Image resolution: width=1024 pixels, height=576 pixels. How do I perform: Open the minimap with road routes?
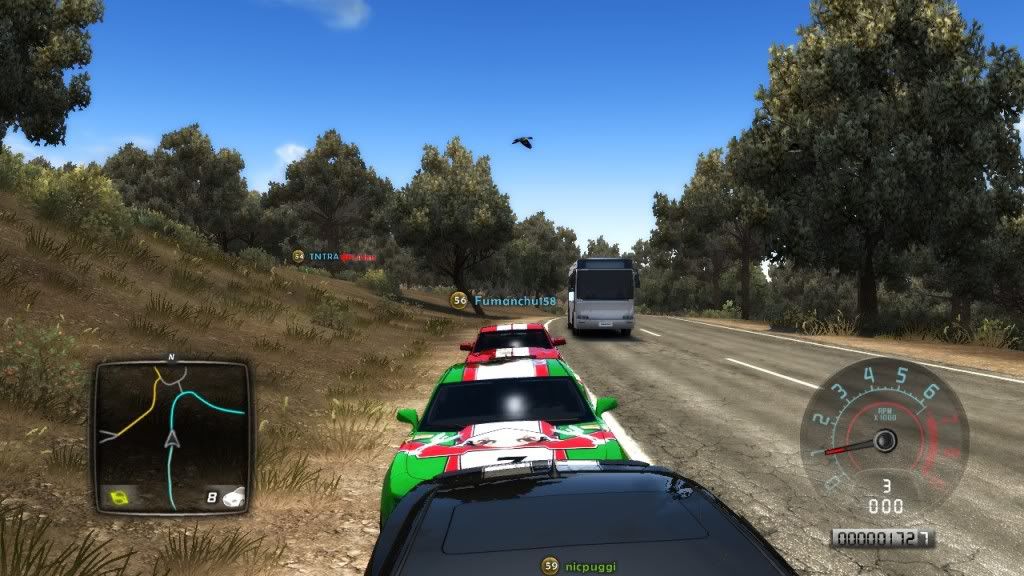click(171, 436)
